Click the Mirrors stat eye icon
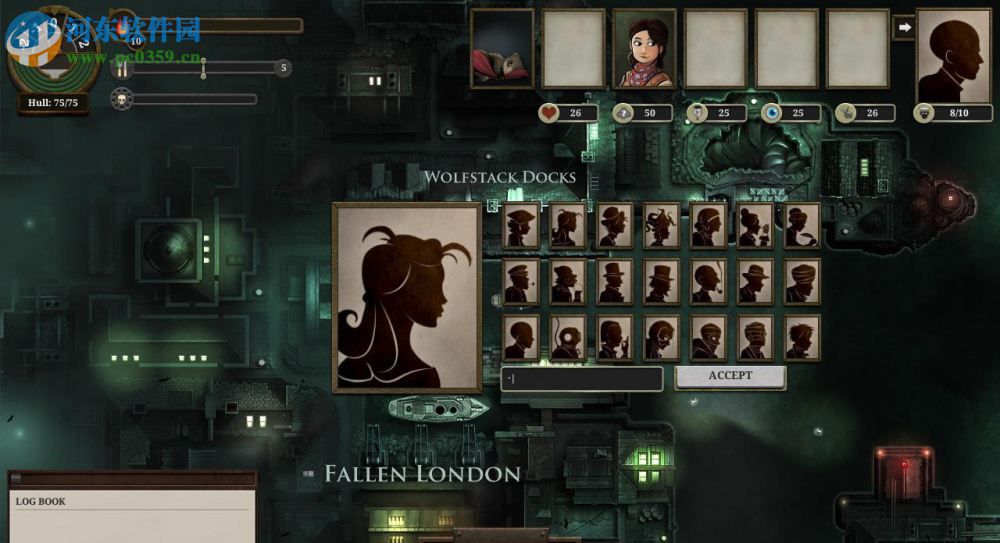The height and width of the screenshot is (543, 1000). tap(772, 113)
